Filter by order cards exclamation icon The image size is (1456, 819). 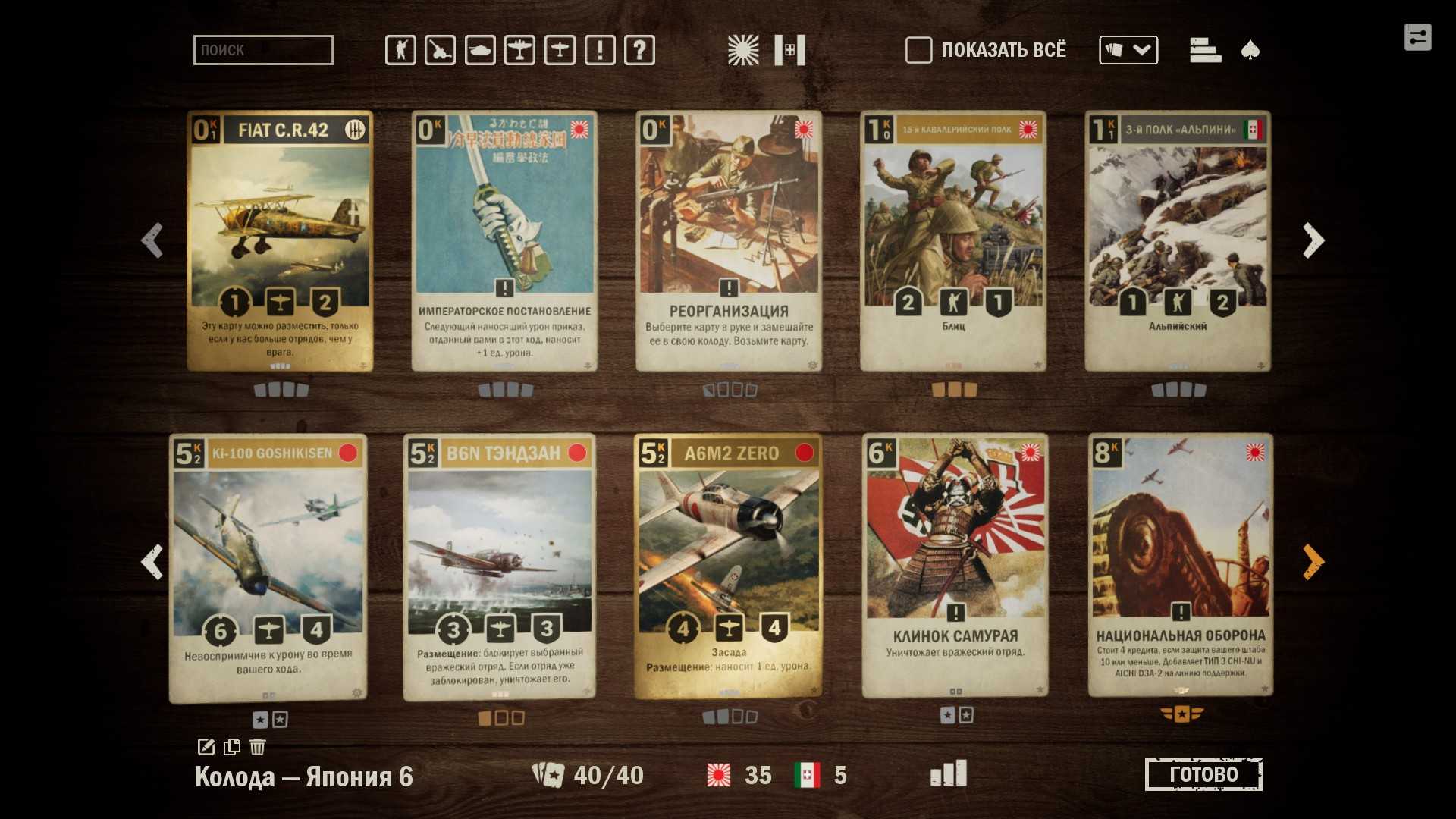click(x=600, y=50)
